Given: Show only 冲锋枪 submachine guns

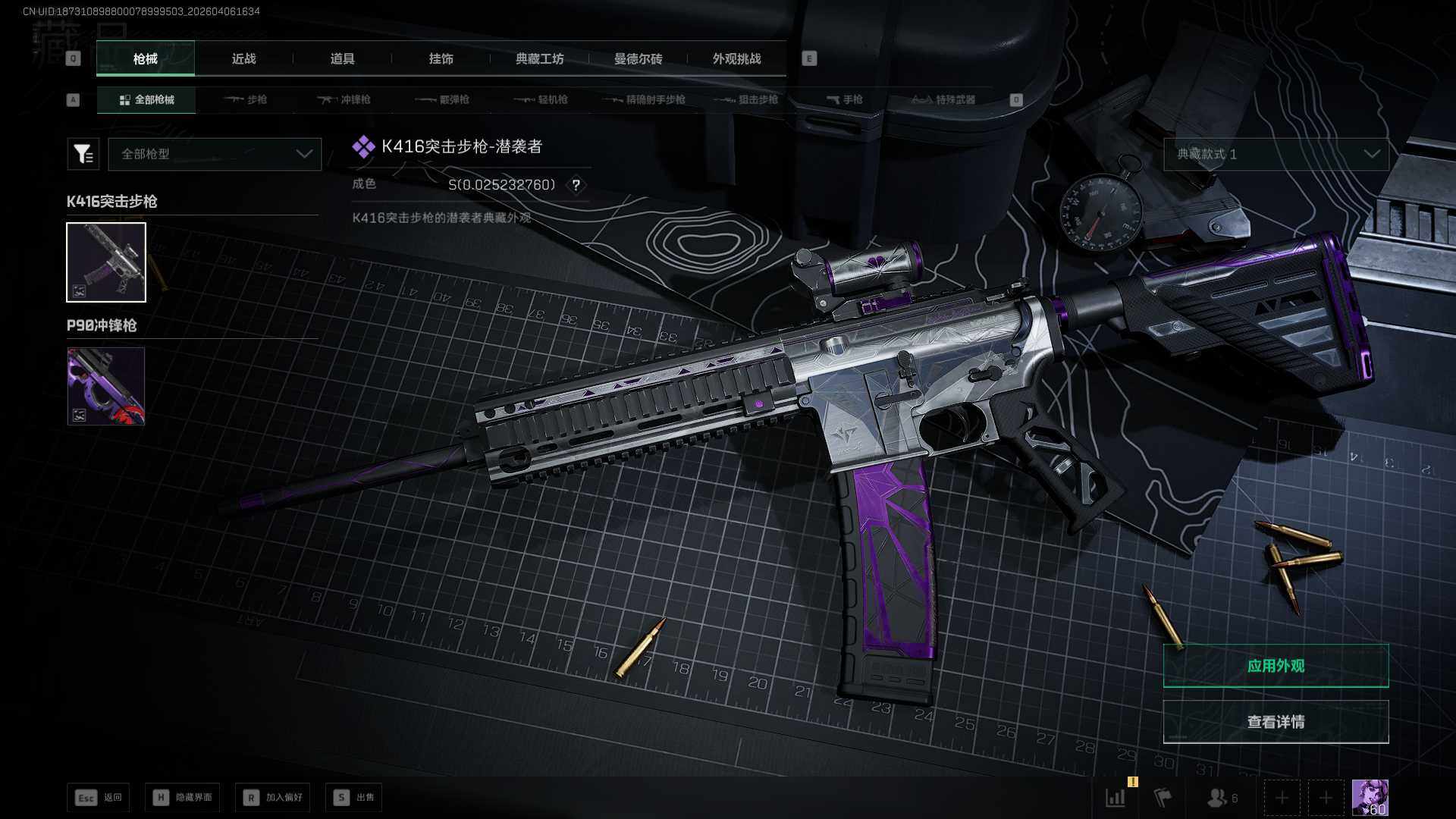Looking at the screenshot, I should point(344,99).
